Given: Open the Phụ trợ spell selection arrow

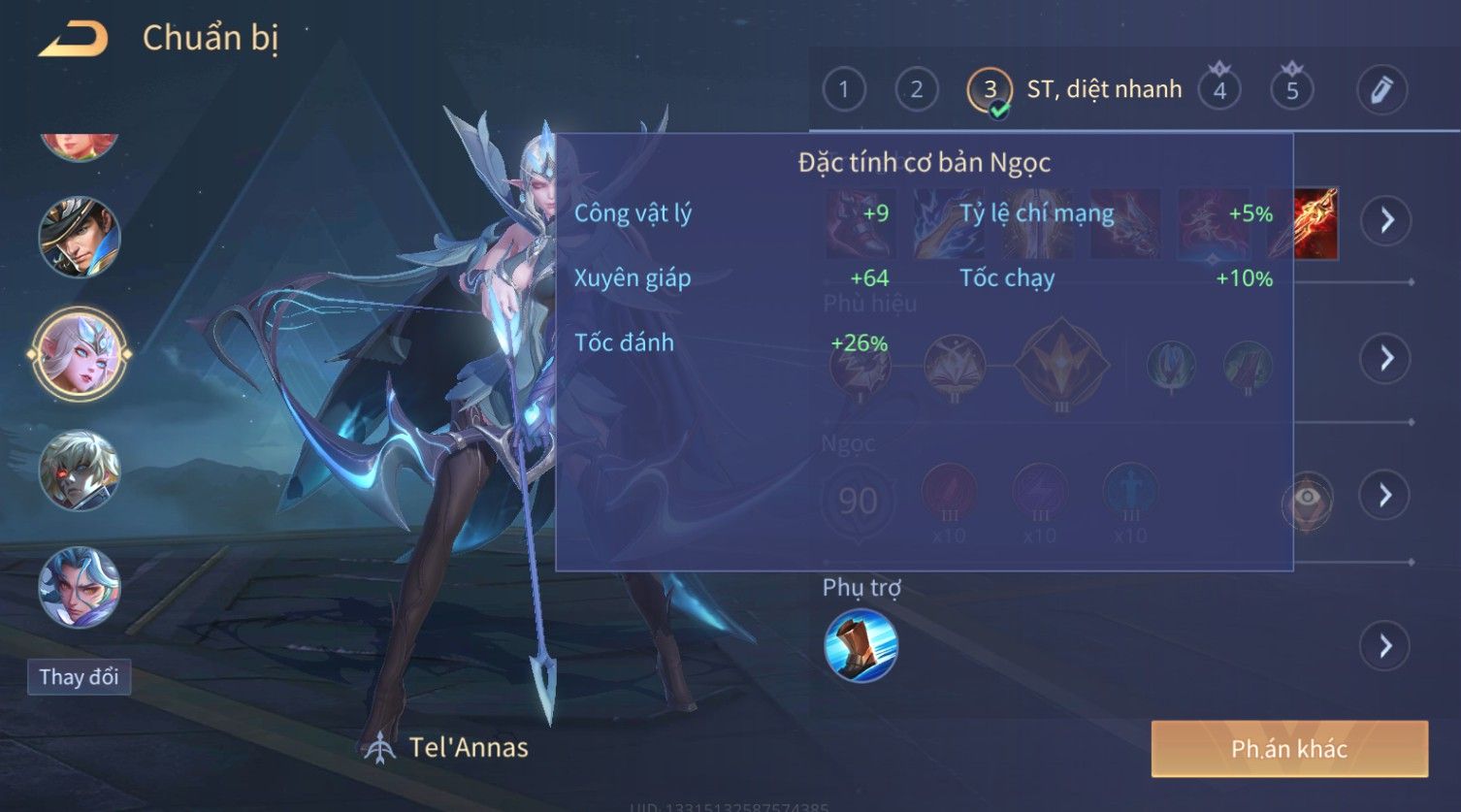Looking at the screenshot, I should [1386, 646].
